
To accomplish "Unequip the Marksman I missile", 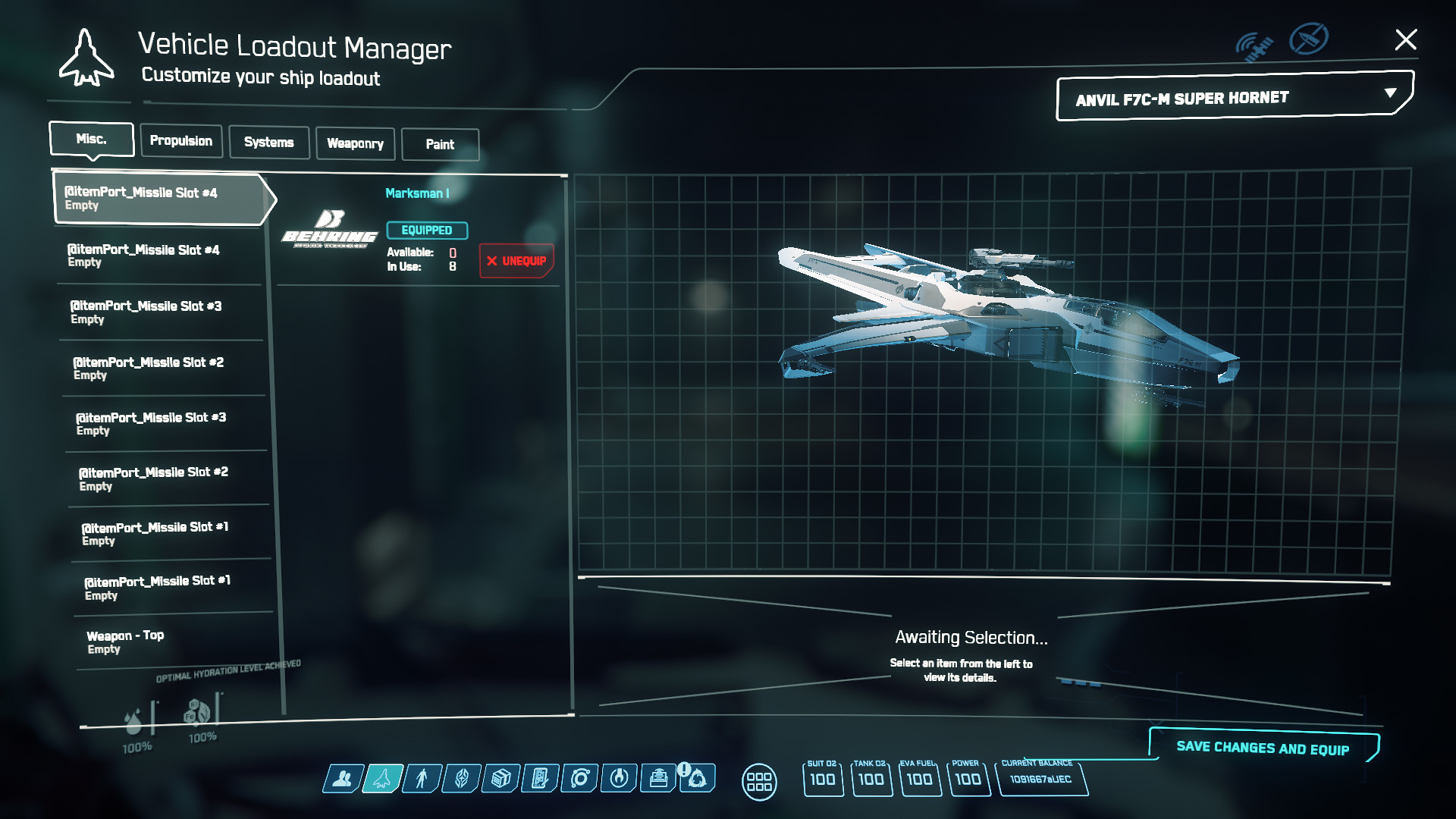I will (x=516, y=261).
